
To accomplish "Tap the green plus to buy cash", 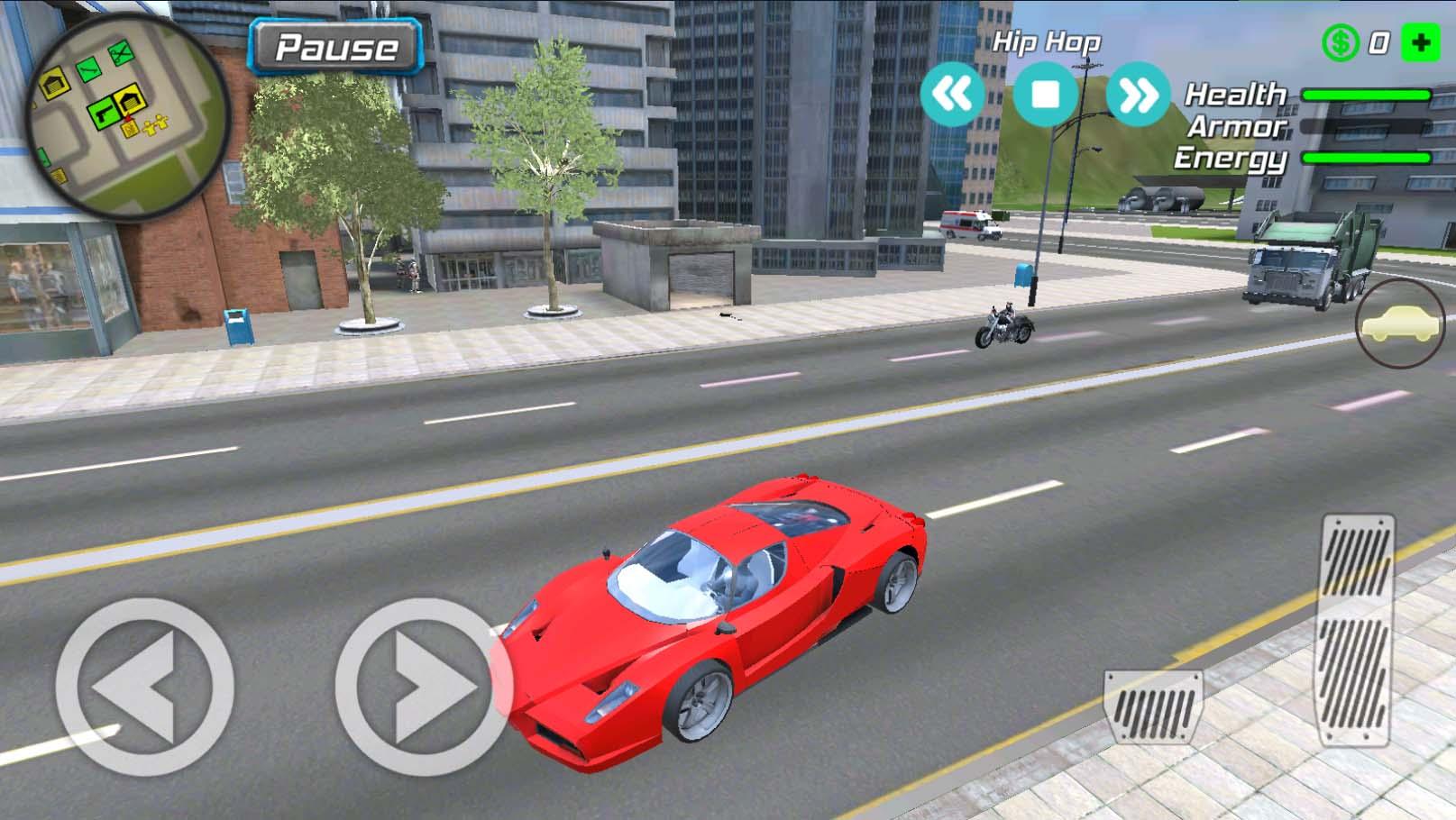I will pos(1422,41).
